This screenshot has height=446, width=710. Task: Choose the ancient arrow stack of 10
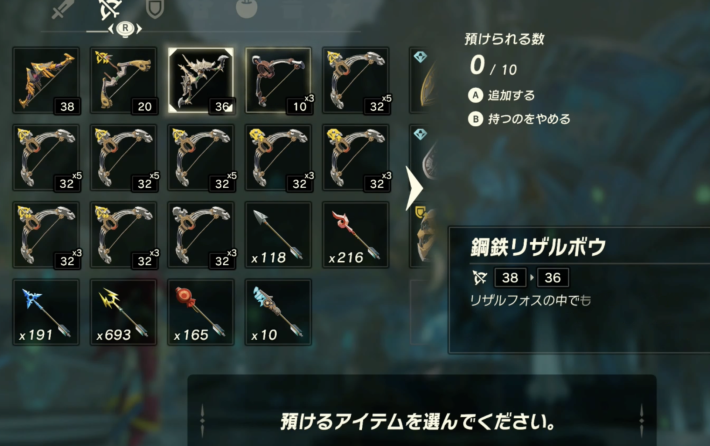(279, 312)
